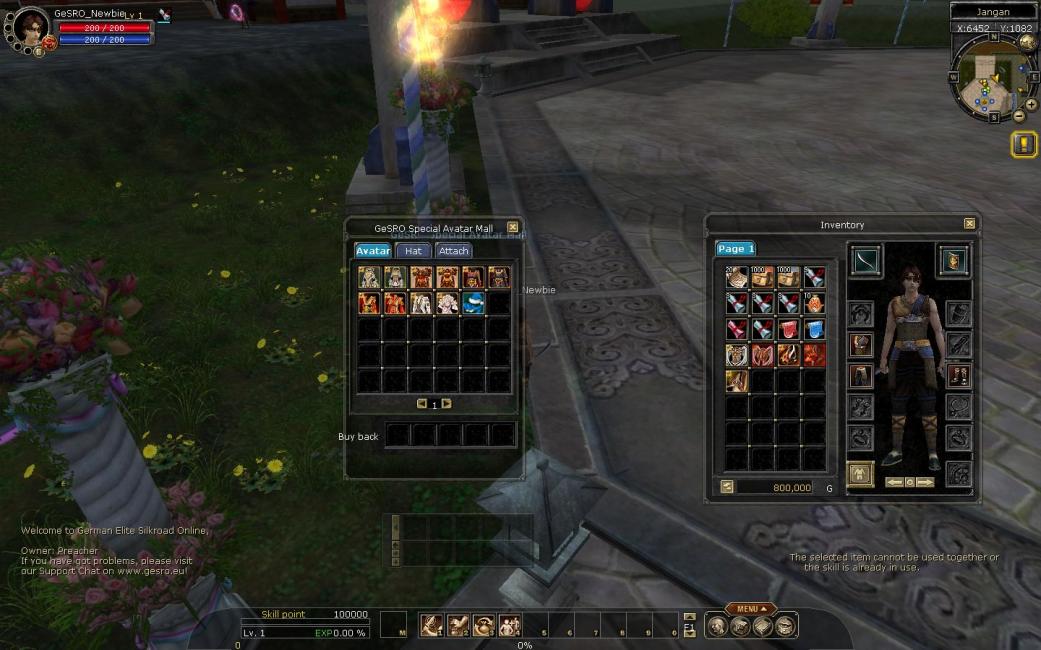Click the GeSRO_Newbie character portrait

pyautogui.click(x=30, y=28)
